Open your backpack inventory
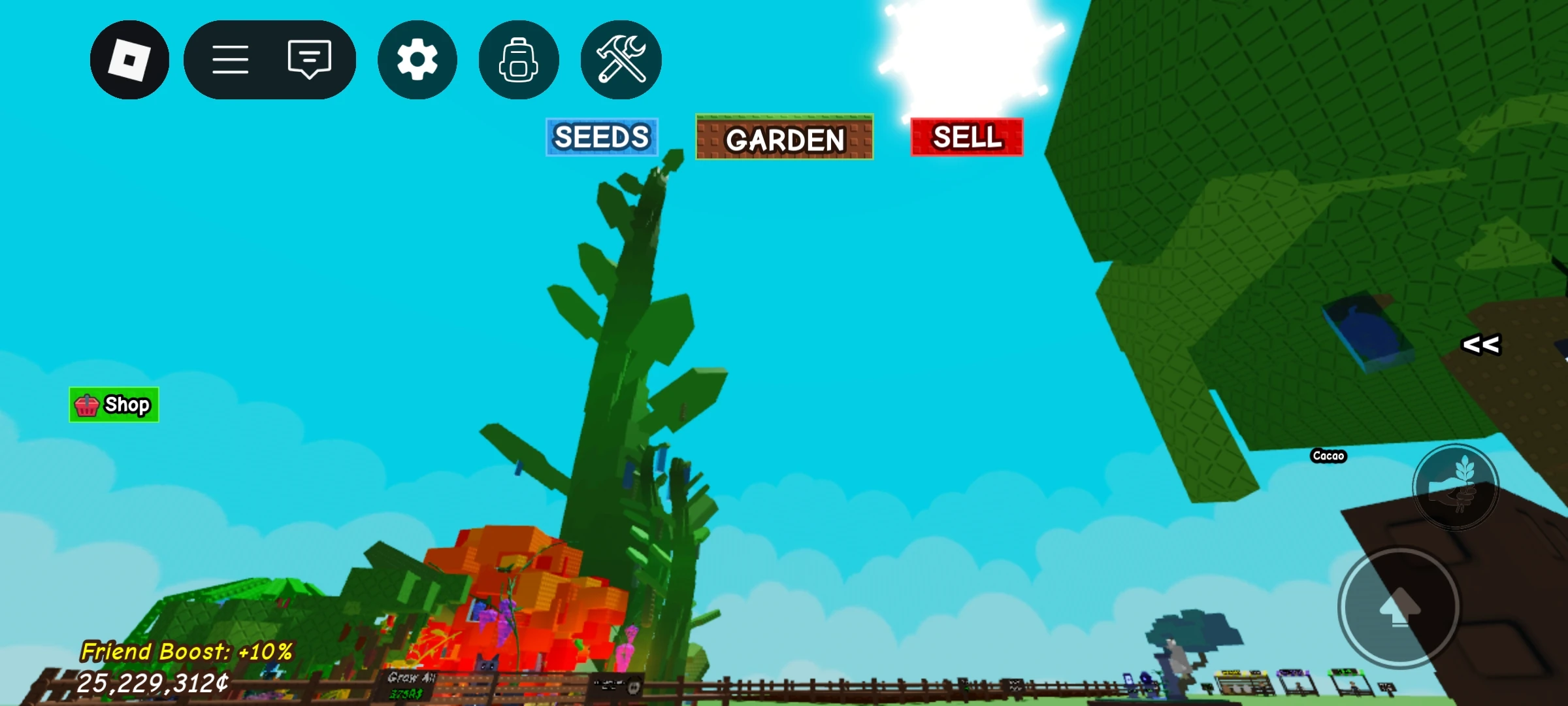This screenshot has width=1568, height=706. tap(518, 59)
